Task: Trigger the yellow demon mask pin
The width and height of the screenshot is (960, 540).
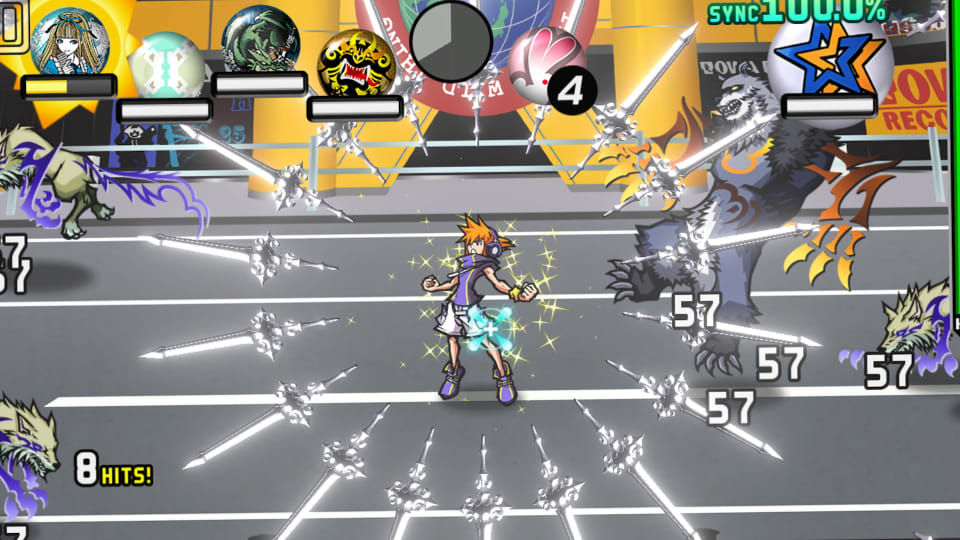Action: tap(353, 64)
